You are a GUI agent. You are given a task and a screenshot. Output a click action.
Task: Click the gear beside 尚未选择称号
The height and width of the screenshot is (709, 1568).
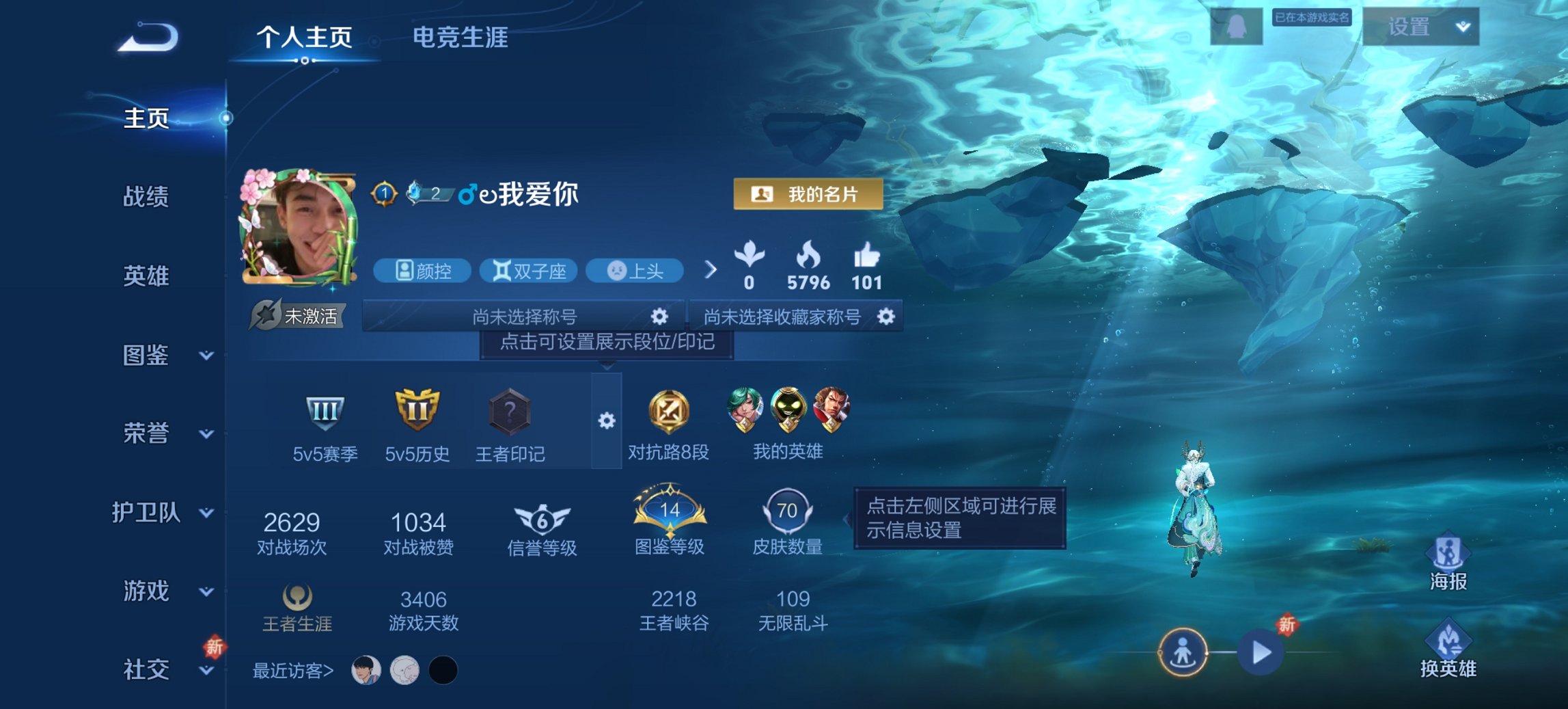(658, 317)
